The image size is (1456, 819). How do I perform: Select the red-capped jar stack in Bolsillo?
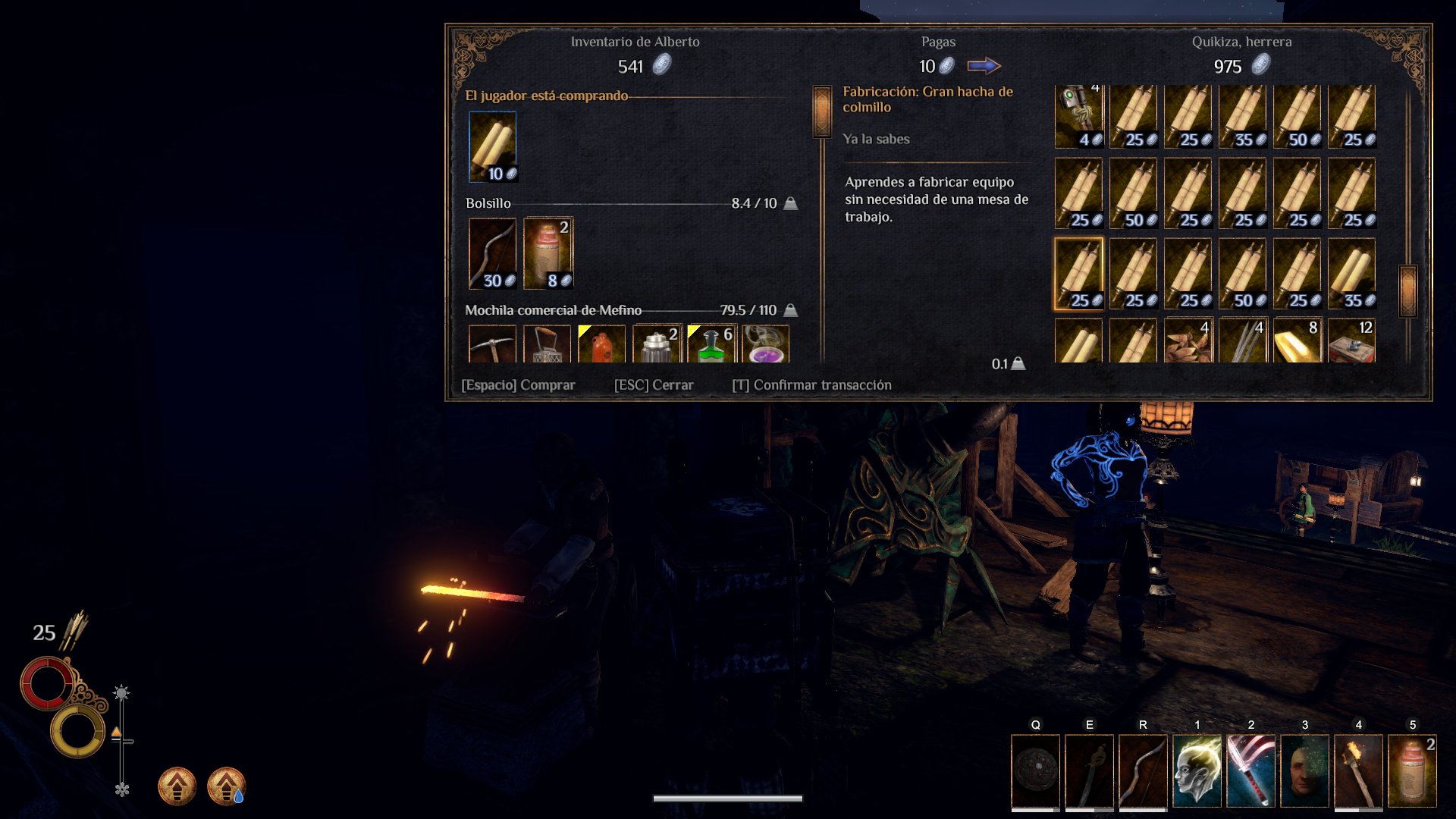548,254
